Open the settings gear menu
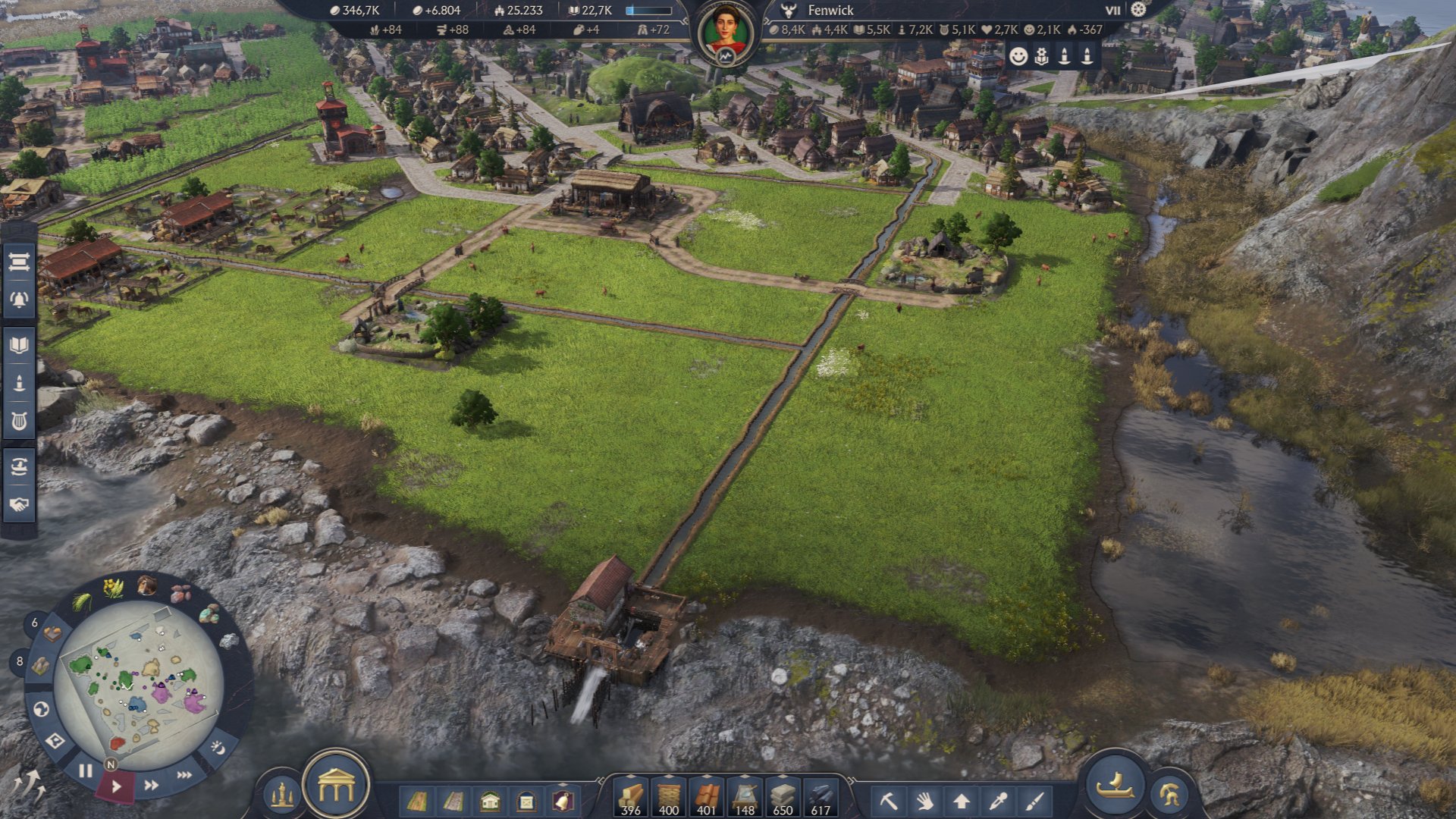Screen dimensions: 1456x819 click(1138, 10)
